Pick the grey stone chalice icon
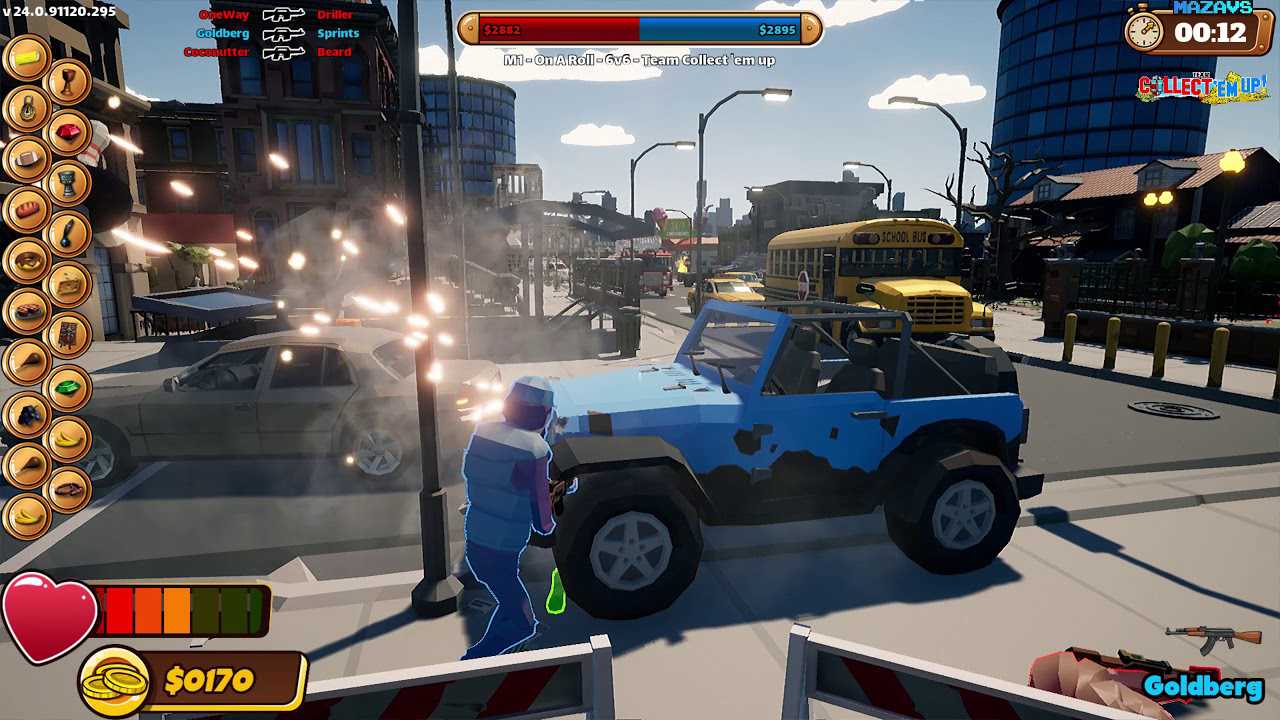 click(68, 184)
